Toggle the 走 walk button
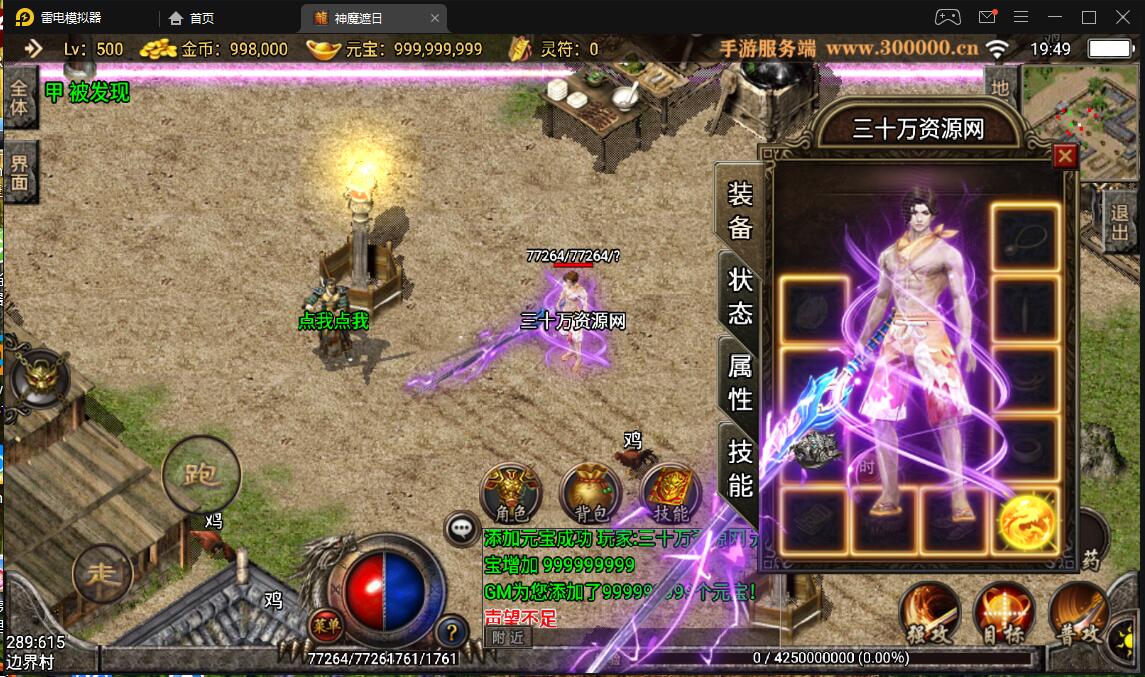Viewport: 1145px width, 677px height. (x=102, y=574)
